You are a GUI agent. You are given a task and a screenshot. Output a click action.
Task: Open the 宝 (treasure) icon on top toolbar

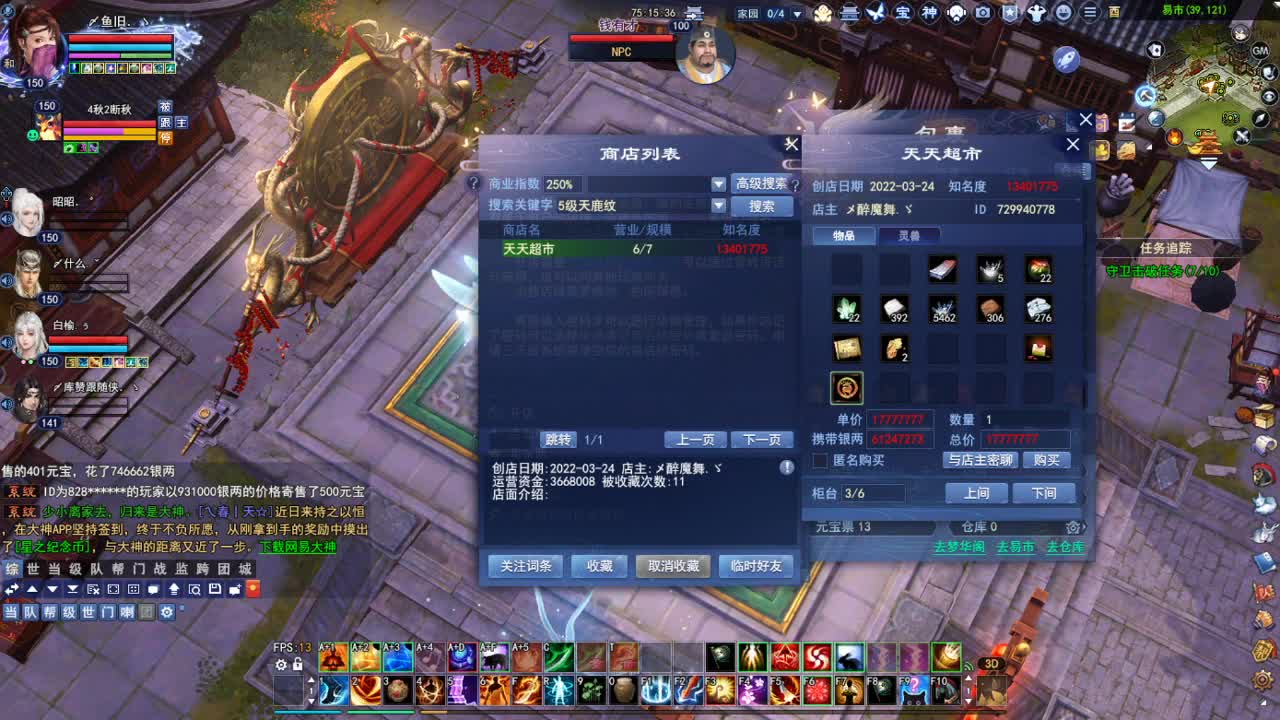pyautogui.click(x=901, y=13)
